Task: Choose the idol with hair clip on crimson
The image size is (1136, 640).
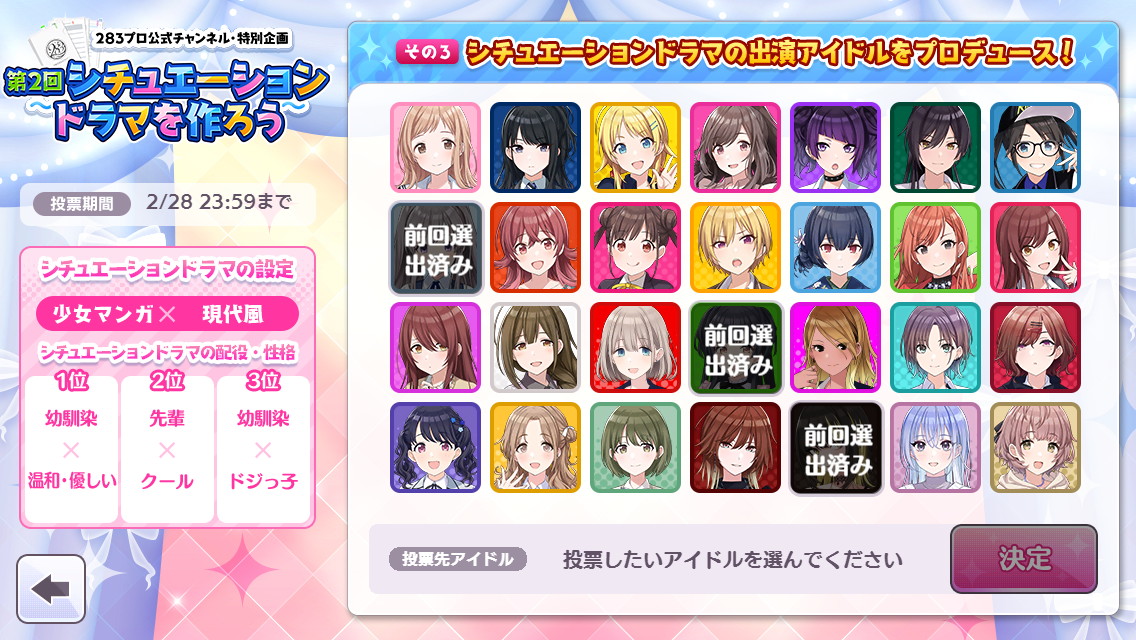Action: [1035, 347]
